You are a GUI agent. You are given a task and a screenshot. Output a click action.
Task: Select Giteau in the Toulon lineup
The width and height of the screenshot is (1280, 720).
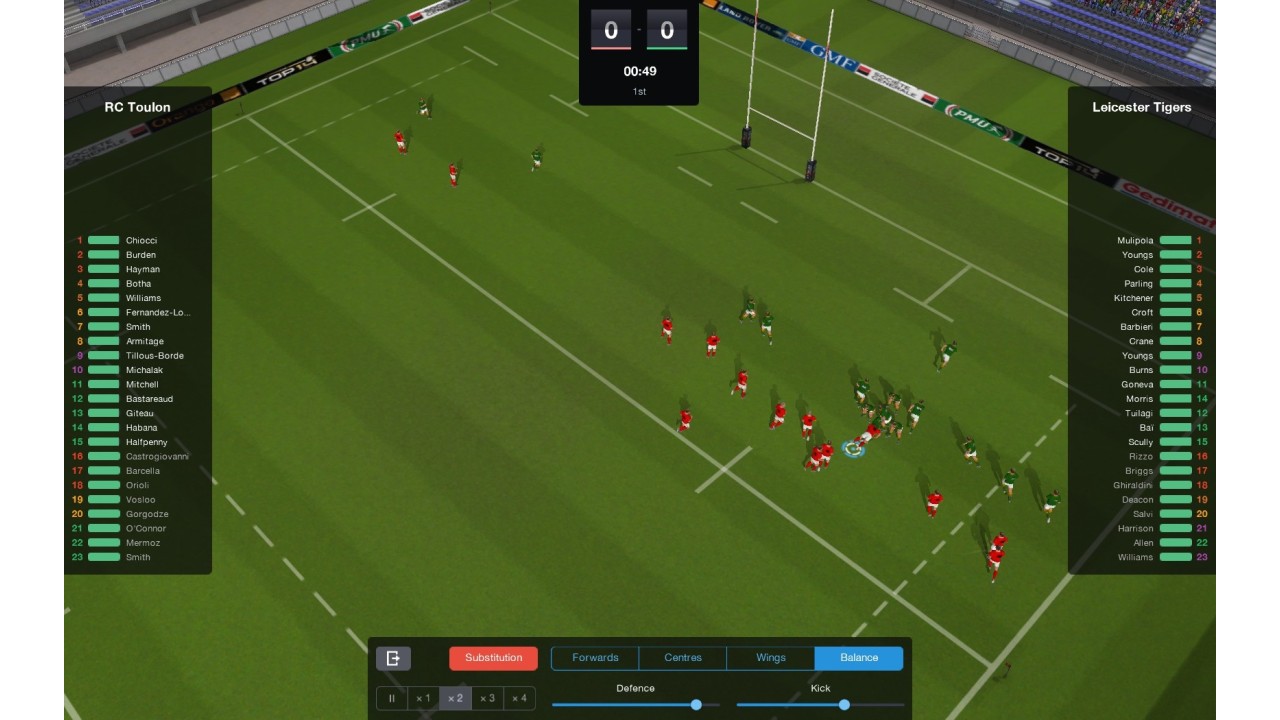(140, 413)
